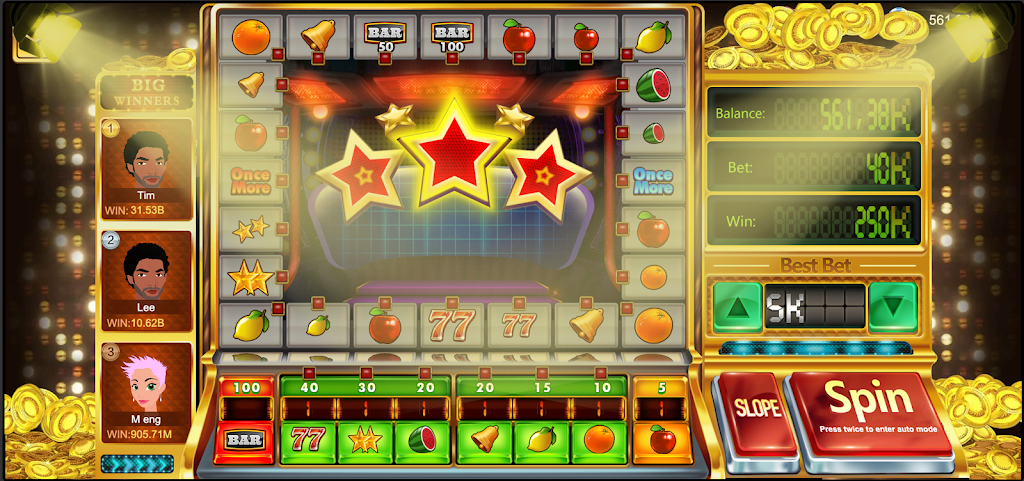Image resolution: width=1024 pixels, height=481 pixels.
Task: Bet on the golden bell symbol
Action: click(x=485, y=440)
